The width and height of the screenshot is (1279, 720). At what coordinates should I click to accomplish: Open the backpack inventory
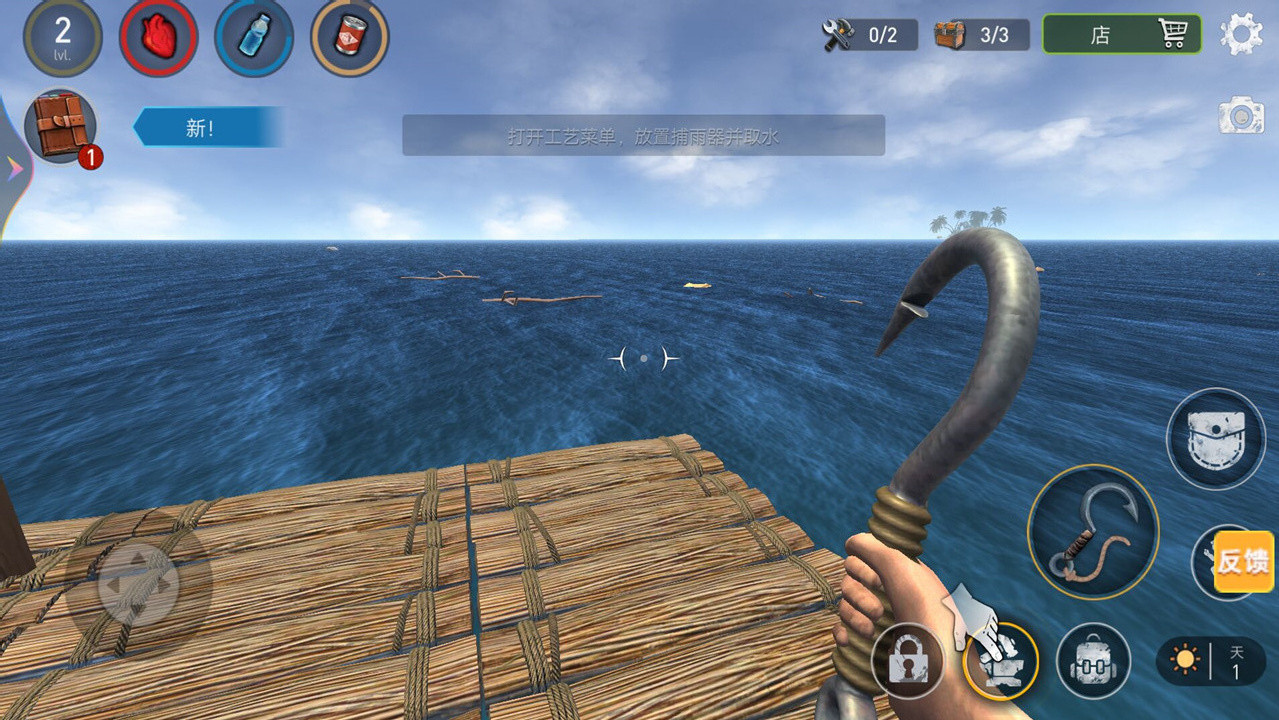(x=1093, y=660)
